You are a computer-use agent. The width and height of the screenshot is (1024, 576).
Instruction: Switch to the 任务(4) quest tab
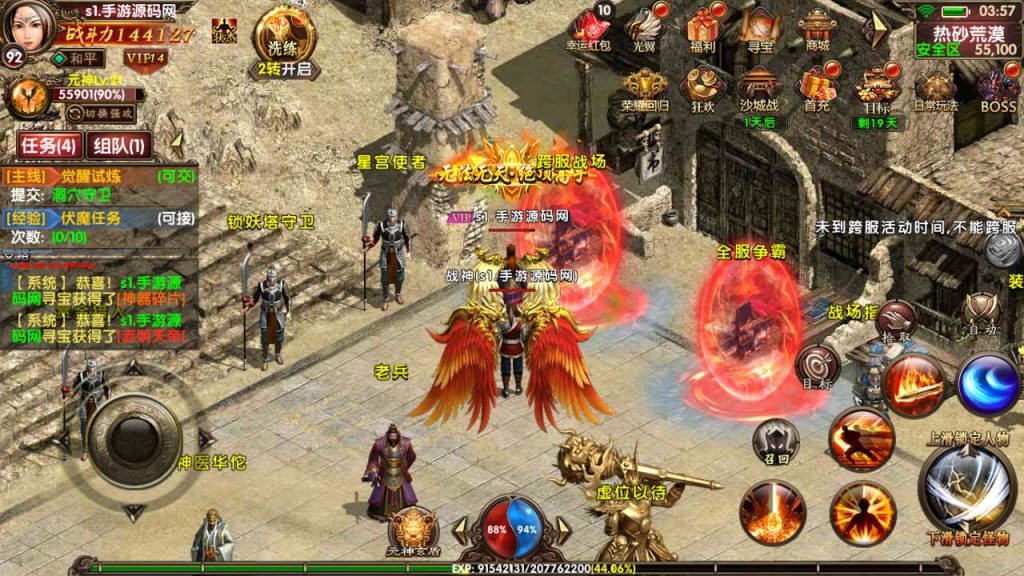coord(49,145)
